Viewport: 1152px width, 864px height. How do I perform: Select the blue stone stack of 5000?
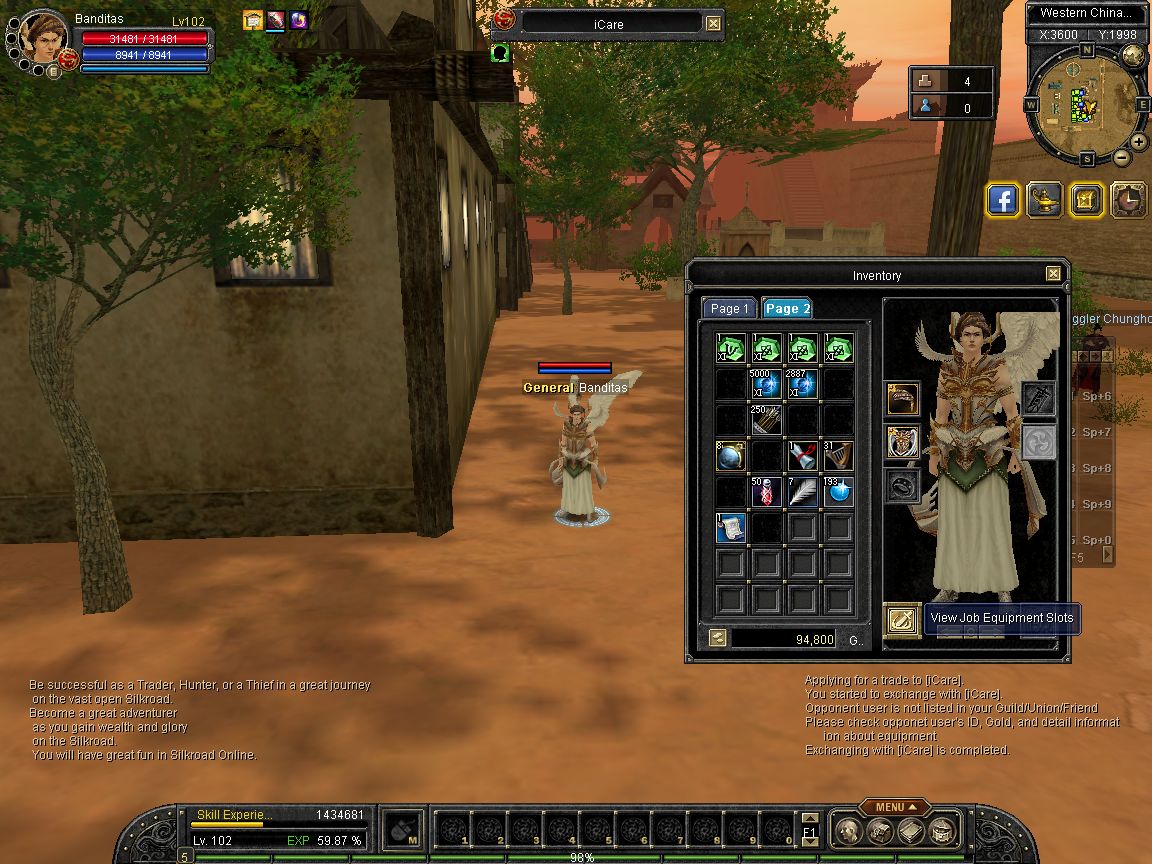click(x=766, y=384)
